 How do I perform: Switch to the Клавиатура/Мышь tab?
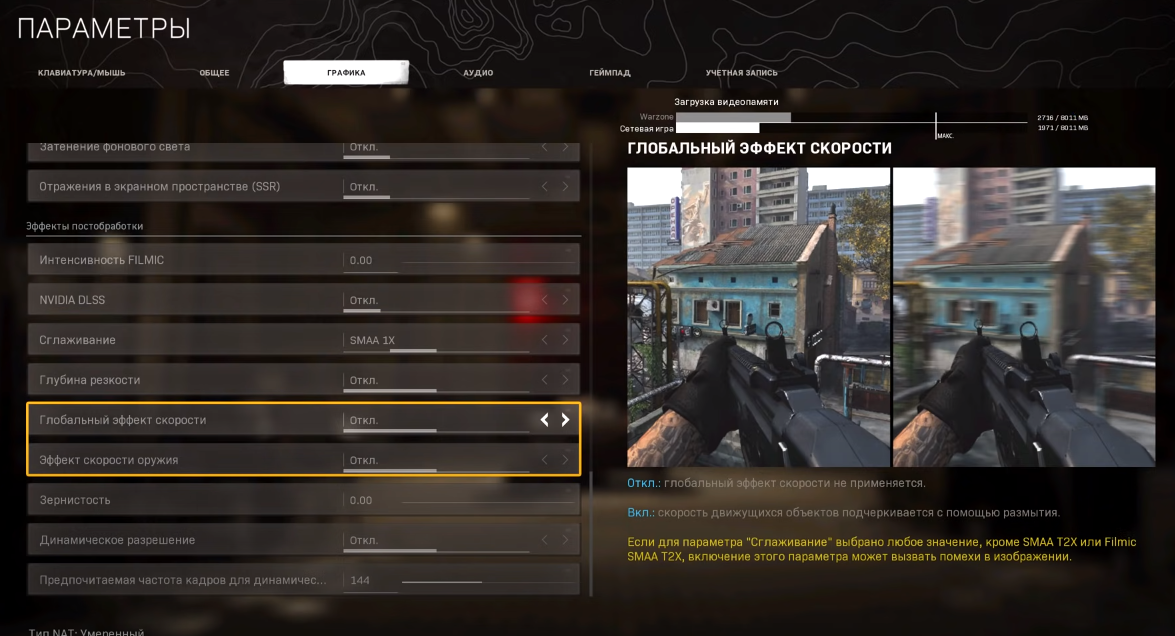82,73
